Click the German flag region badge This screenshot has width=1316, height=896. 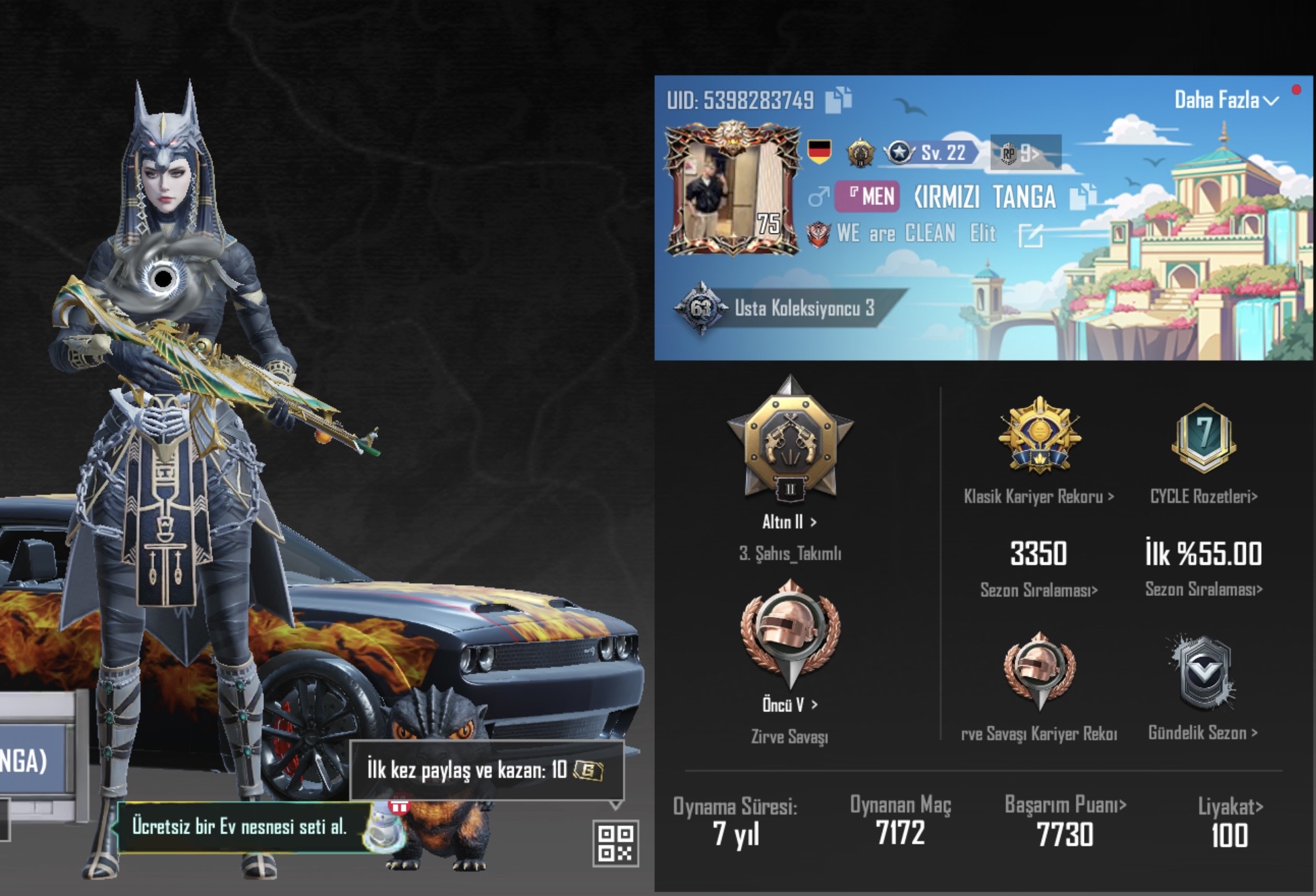(x=819, y=153)
